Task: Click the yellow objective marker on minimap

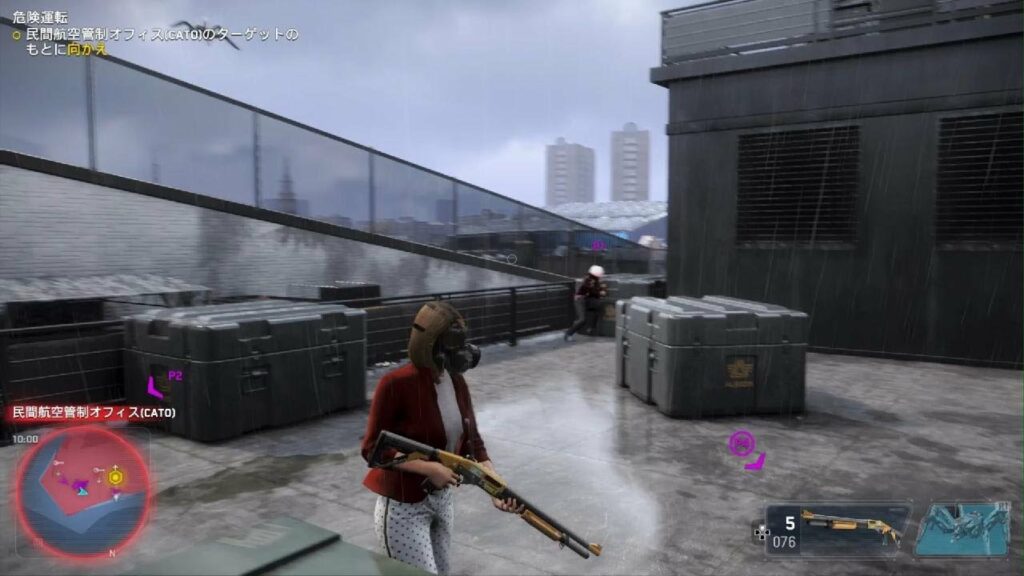Action: click(x=116, y=477)
